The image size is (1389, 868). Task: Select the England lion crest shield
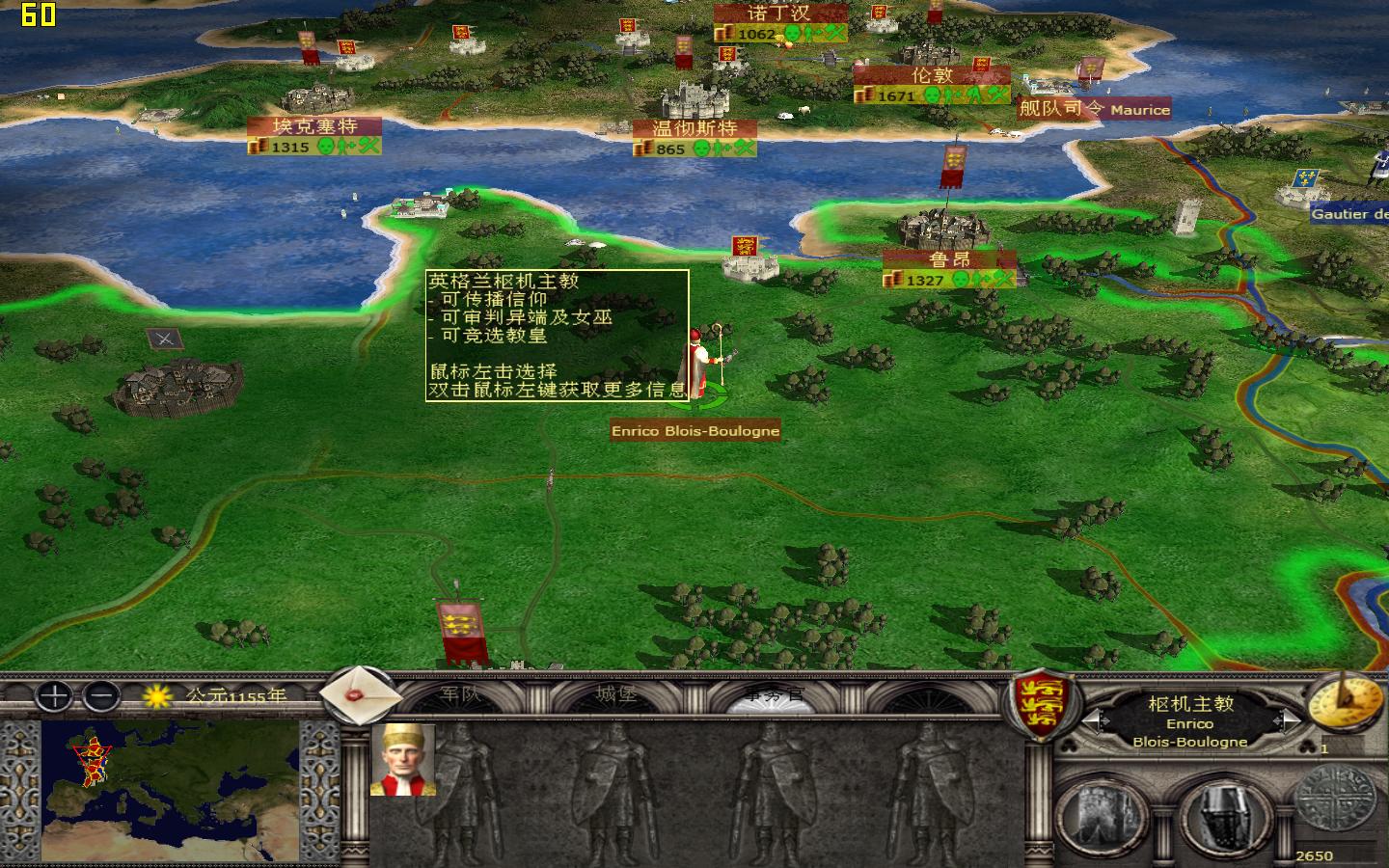tap(1041, 702)
